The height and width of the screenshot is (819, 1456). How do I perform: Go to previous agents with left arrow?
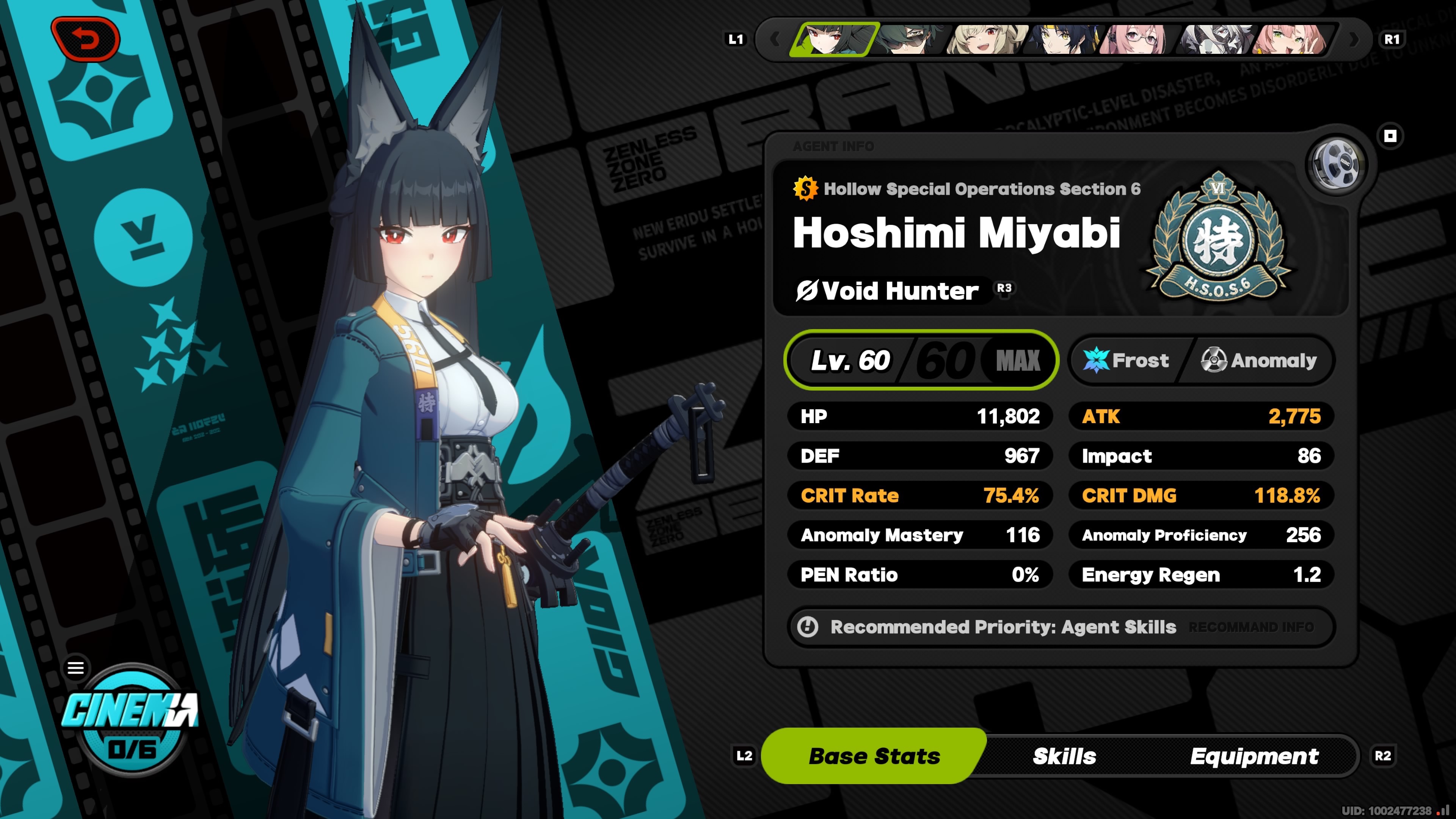775,39
